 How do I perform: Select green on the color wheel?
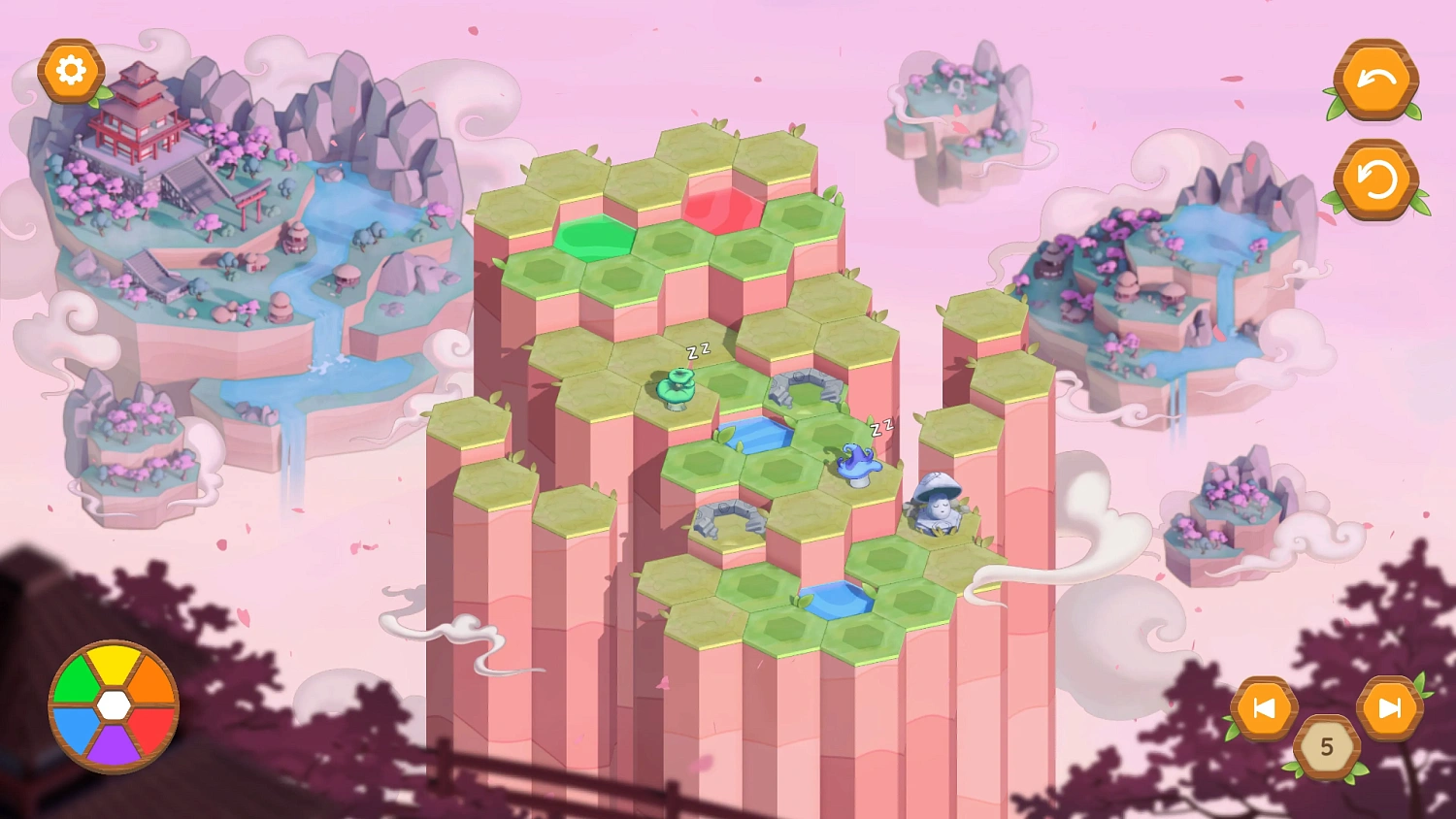[78, 679]
